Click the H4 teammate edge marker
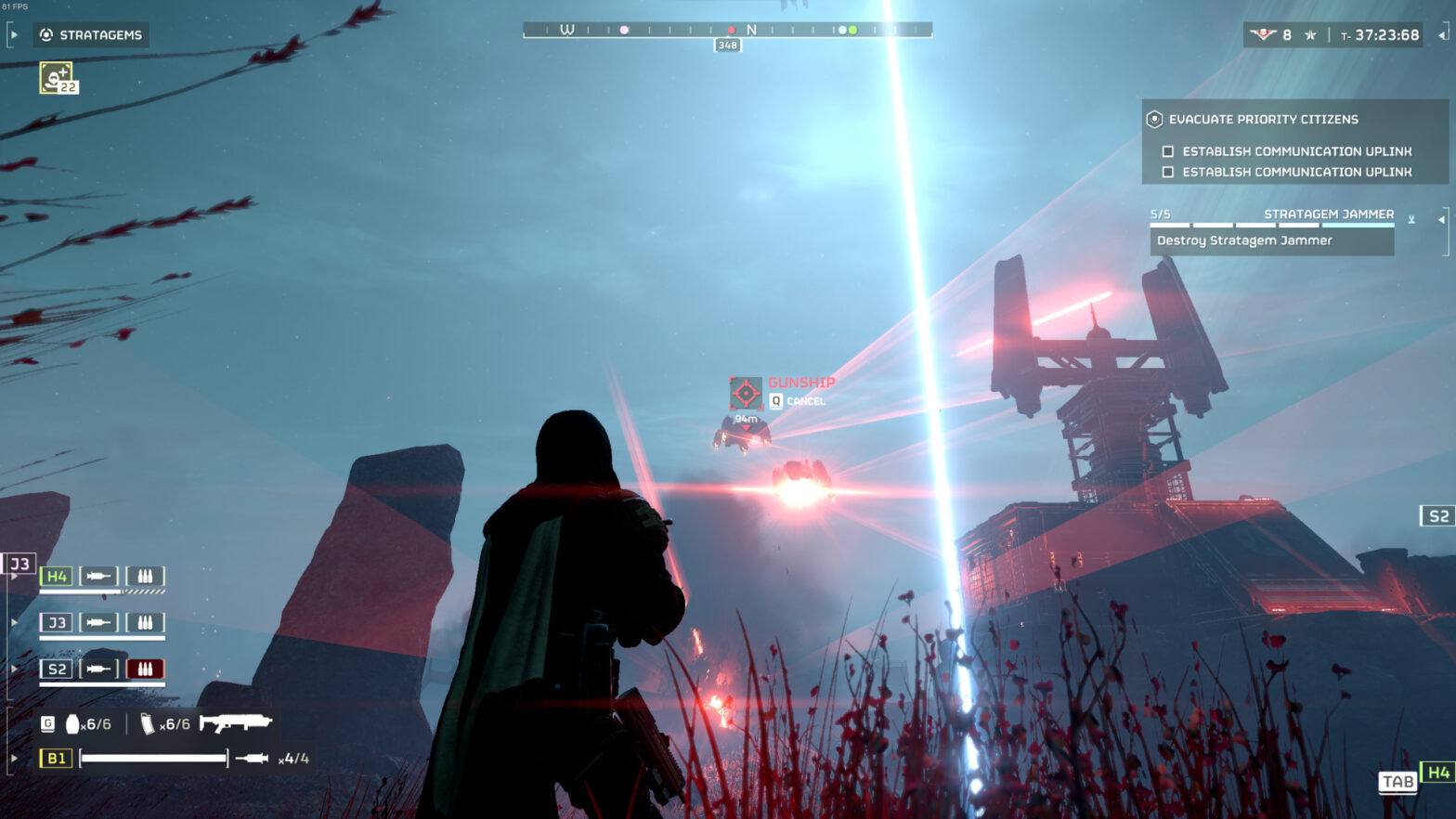Screen dimensions: 1456x819 (1437, 772)
